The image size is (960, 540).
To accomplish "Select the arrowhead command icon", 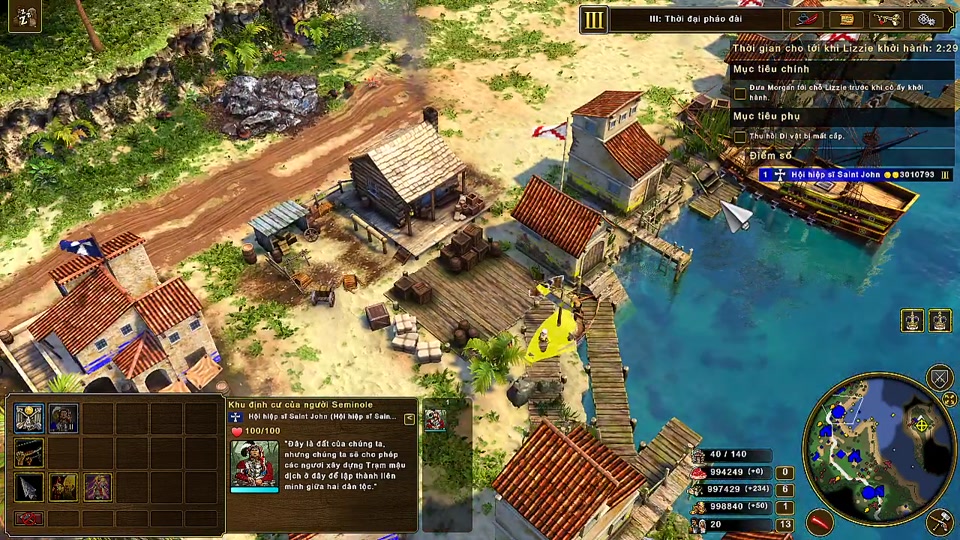I will click(29, 487).
